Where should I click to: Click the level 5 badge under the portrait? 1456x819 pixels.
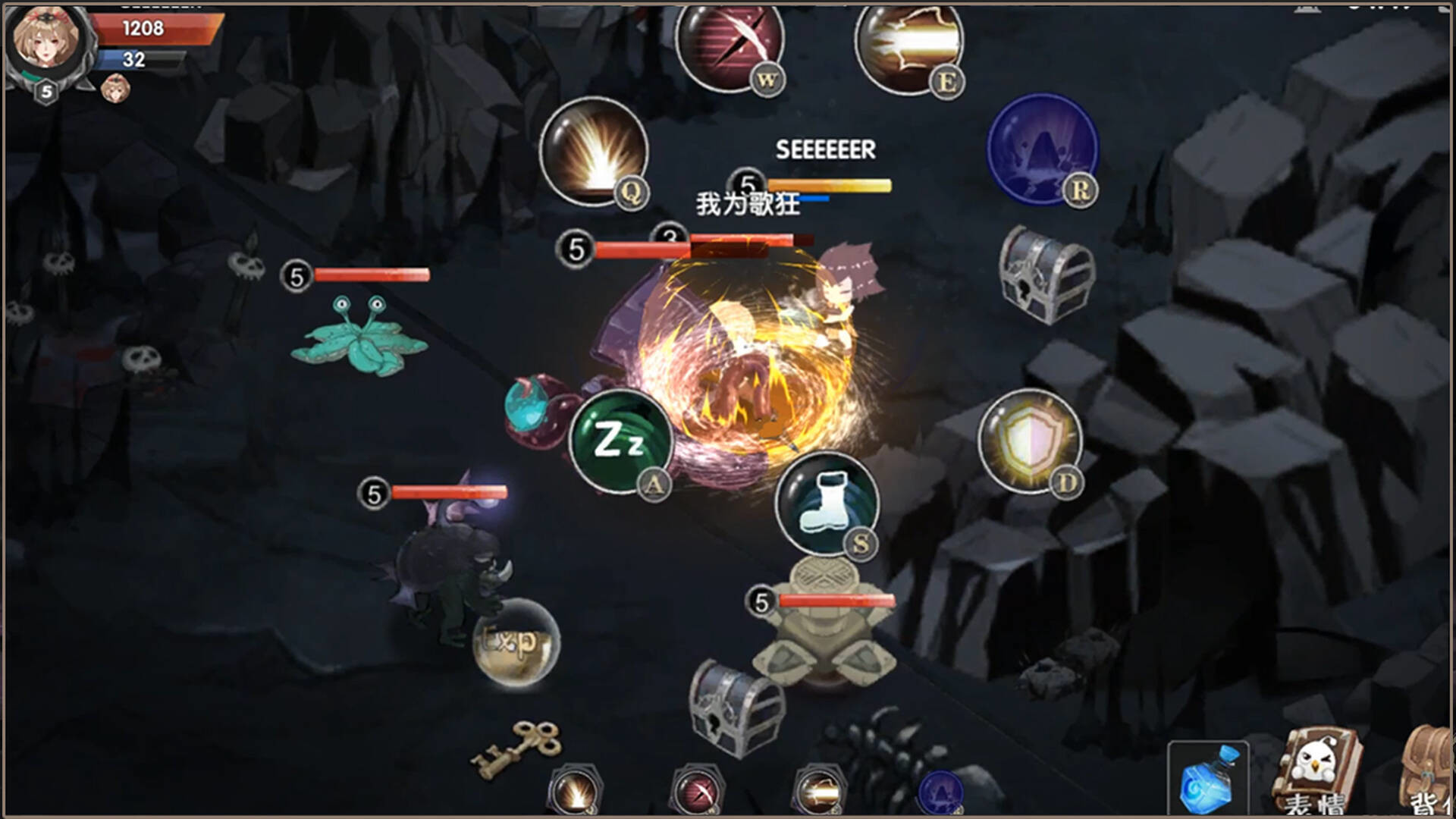click(x=45, y=93)
